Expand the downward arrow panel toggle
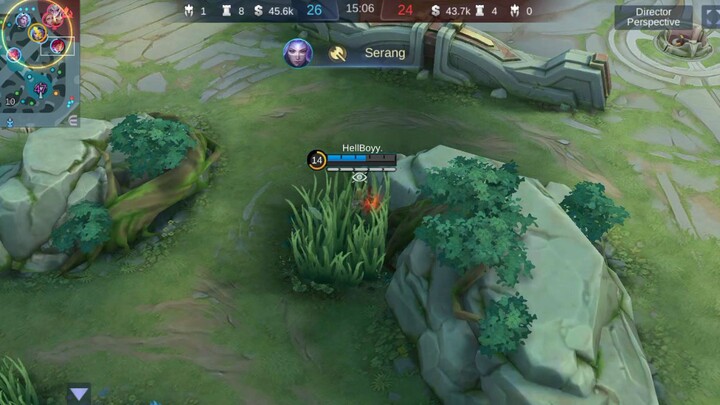The height and width of the screenshot is (405, 720). coord(79,394)
